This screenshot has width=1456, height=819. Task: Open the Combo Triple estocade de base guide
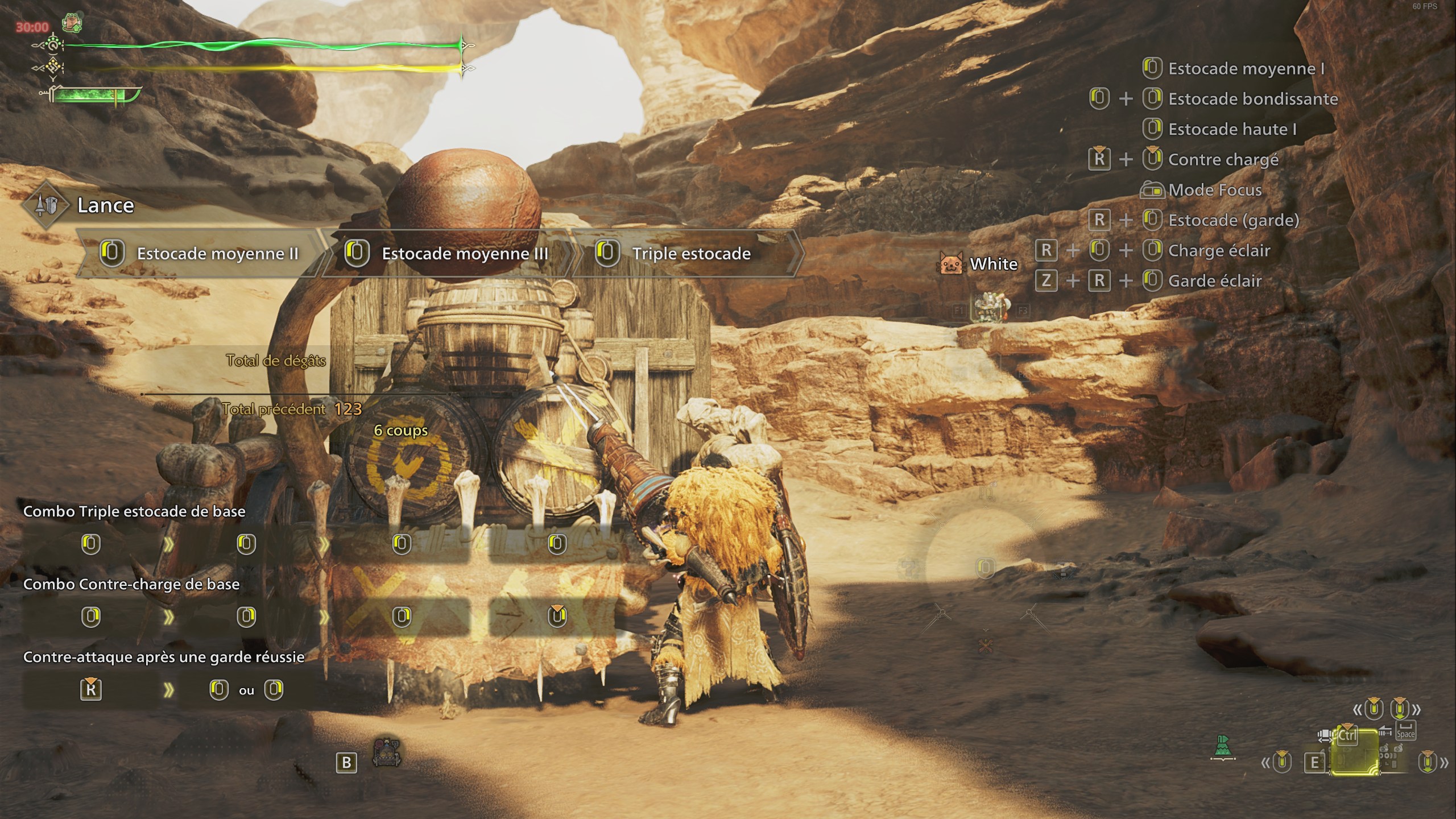pyautogui.click(x=134, y=511)
